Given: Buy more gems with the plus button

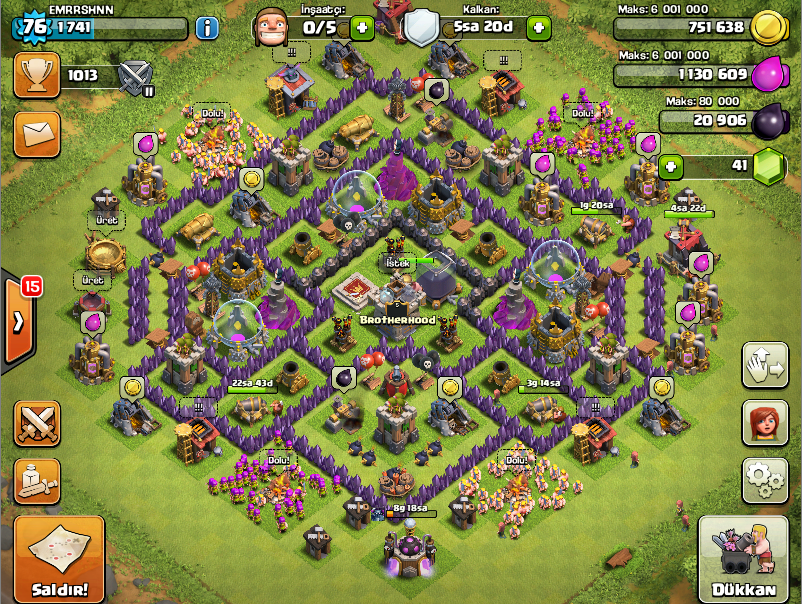Looking at the screenshot, I should (671, 165).
